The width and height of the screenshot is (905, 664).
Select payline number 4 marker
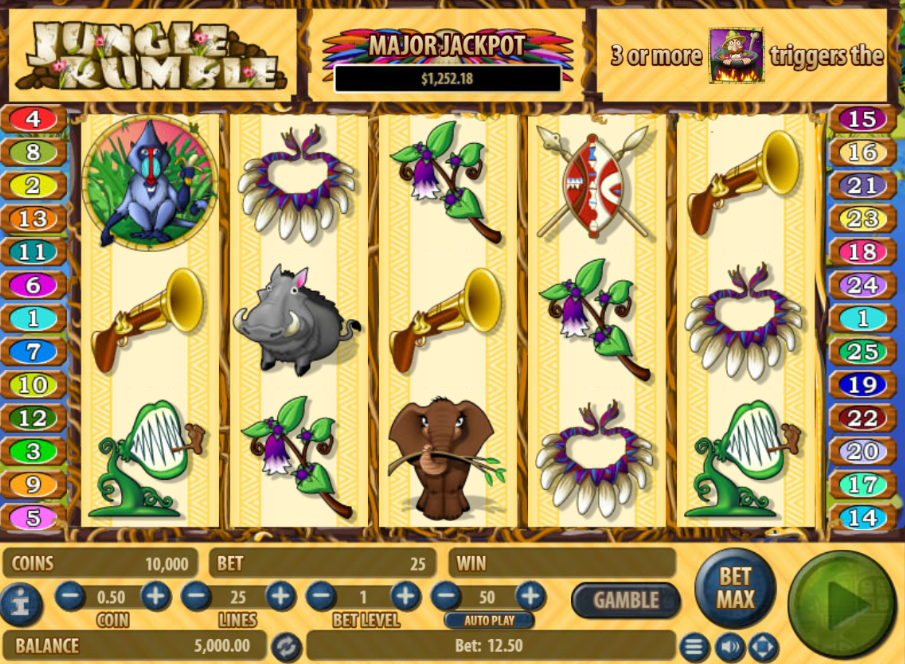(33, 120)
